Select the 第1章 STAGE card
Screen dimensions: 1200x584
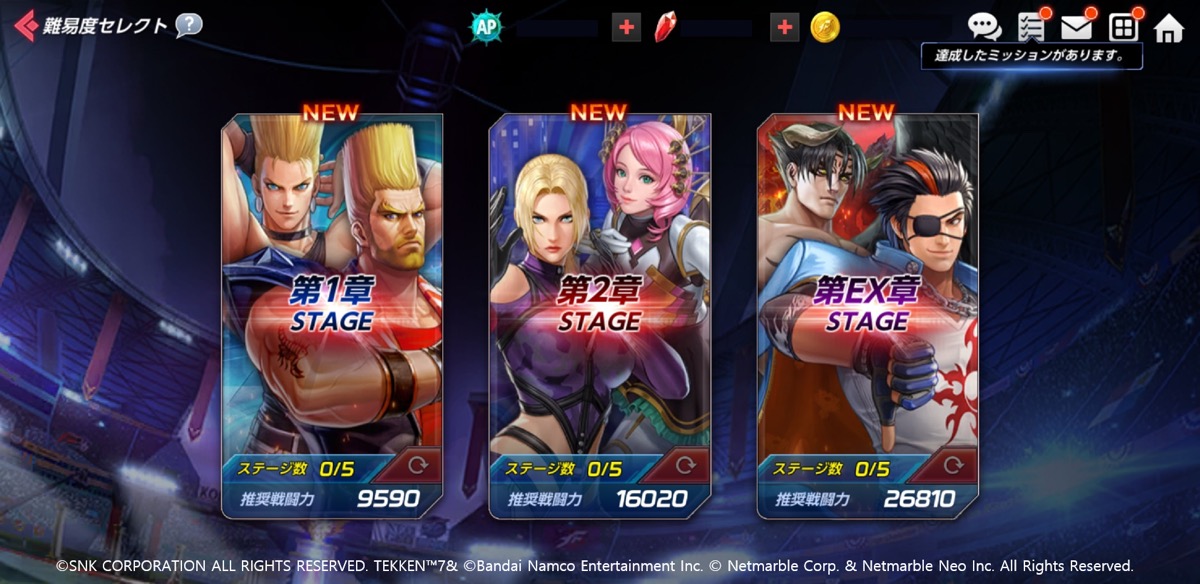pos(331,300)
